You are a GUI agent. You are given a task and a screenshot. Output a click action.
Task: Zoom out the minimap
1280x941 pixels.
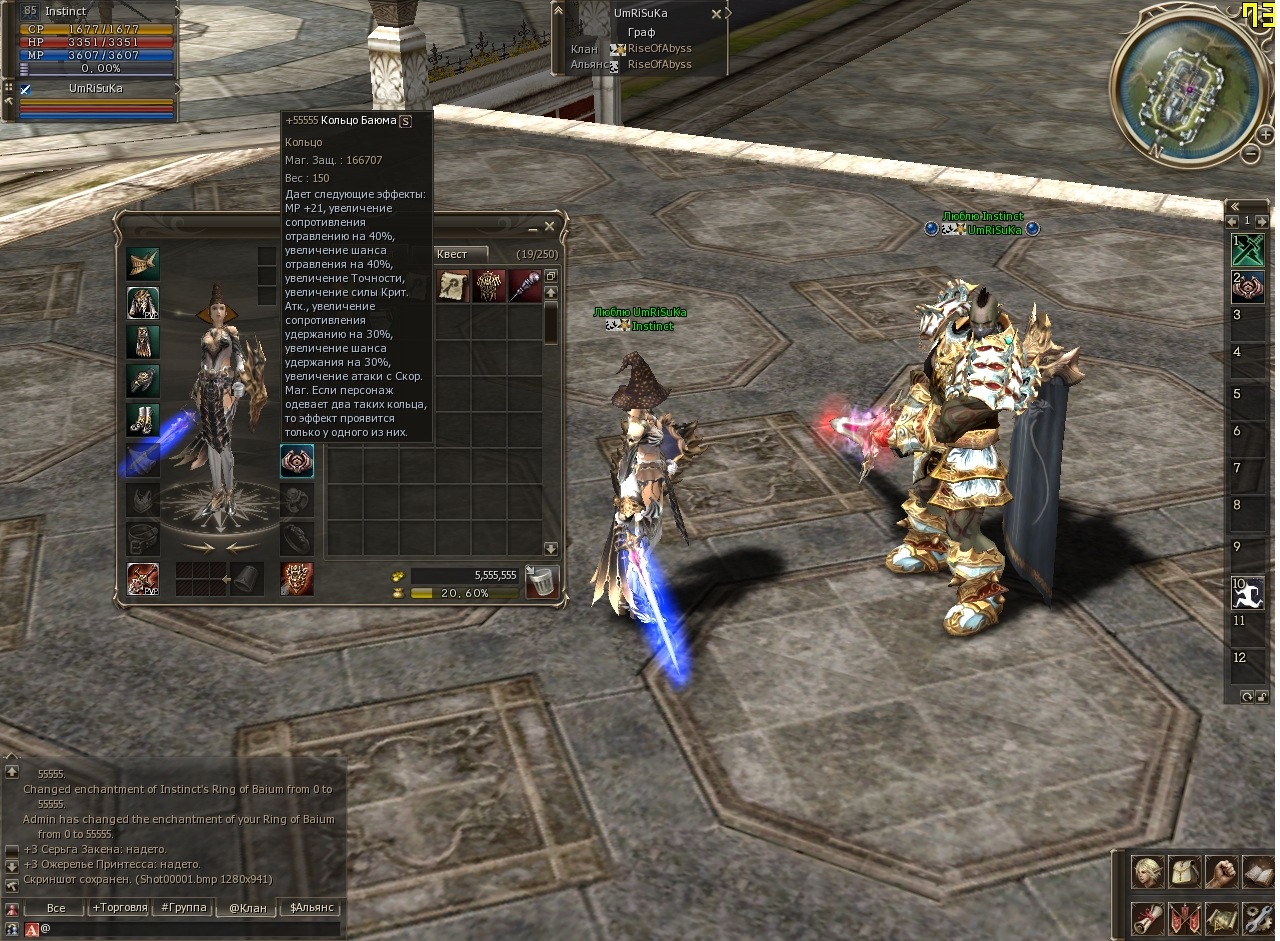pyautogui.click(x=1251, y=154)
